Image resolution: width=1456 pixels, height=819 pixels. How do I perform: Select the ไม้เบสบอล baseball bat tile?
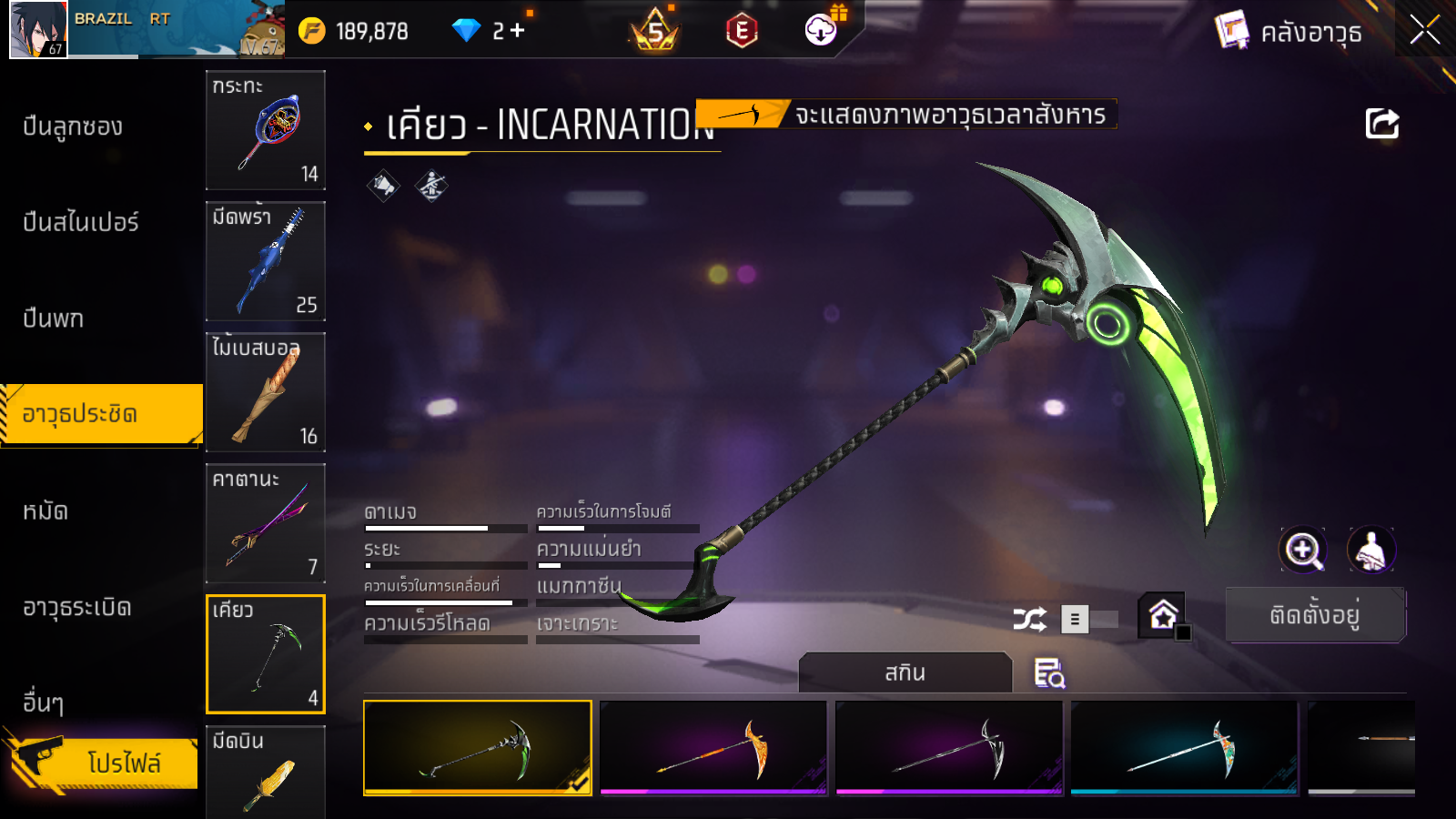click(266, 392)
